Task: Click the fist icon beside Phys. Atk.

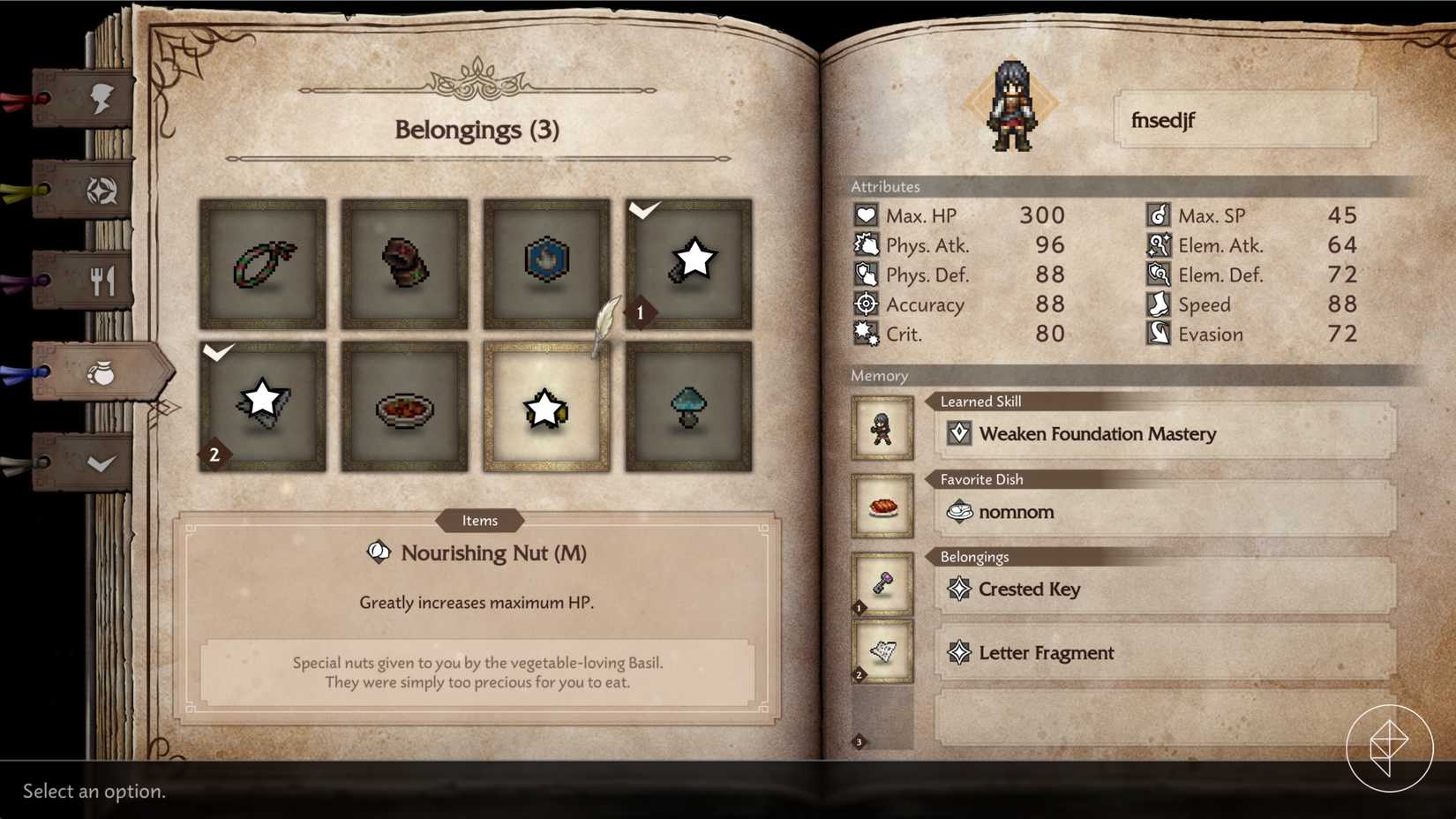Action: [x=864, y=244]
